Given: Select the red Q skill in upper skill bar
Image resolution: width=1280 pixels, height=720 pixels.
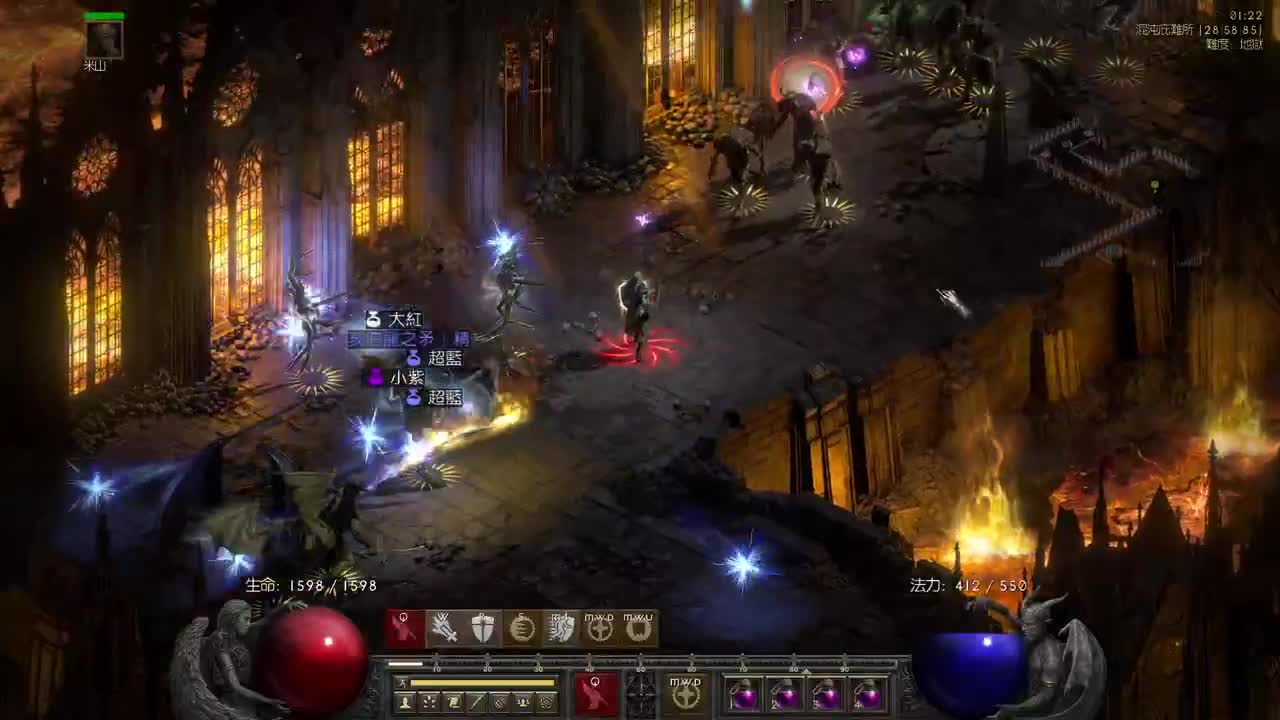Looking at the screenshot, I should 405,628.
